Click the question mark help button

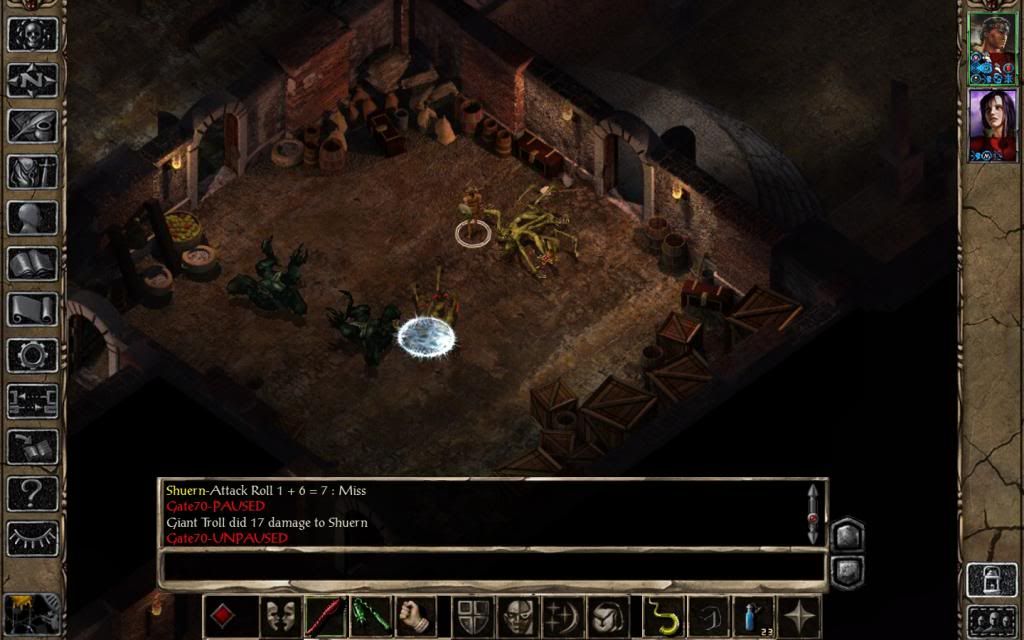tap(33, 493)
